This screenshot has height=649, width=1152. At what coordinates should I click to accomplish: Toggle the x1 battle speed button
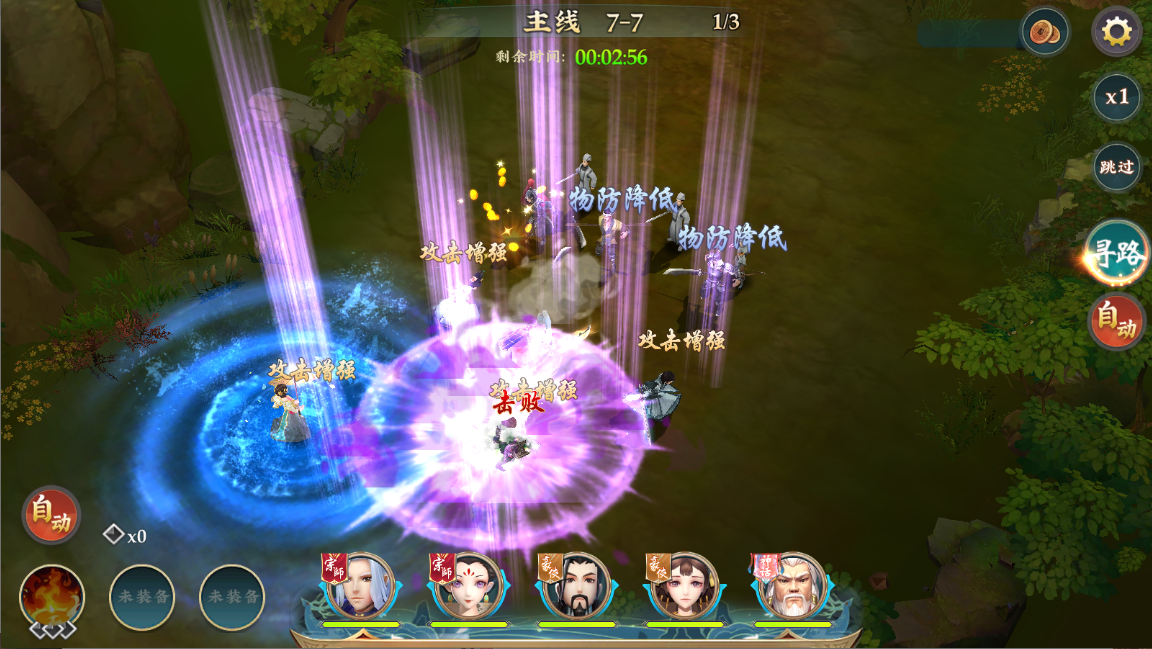(1116, 97)
